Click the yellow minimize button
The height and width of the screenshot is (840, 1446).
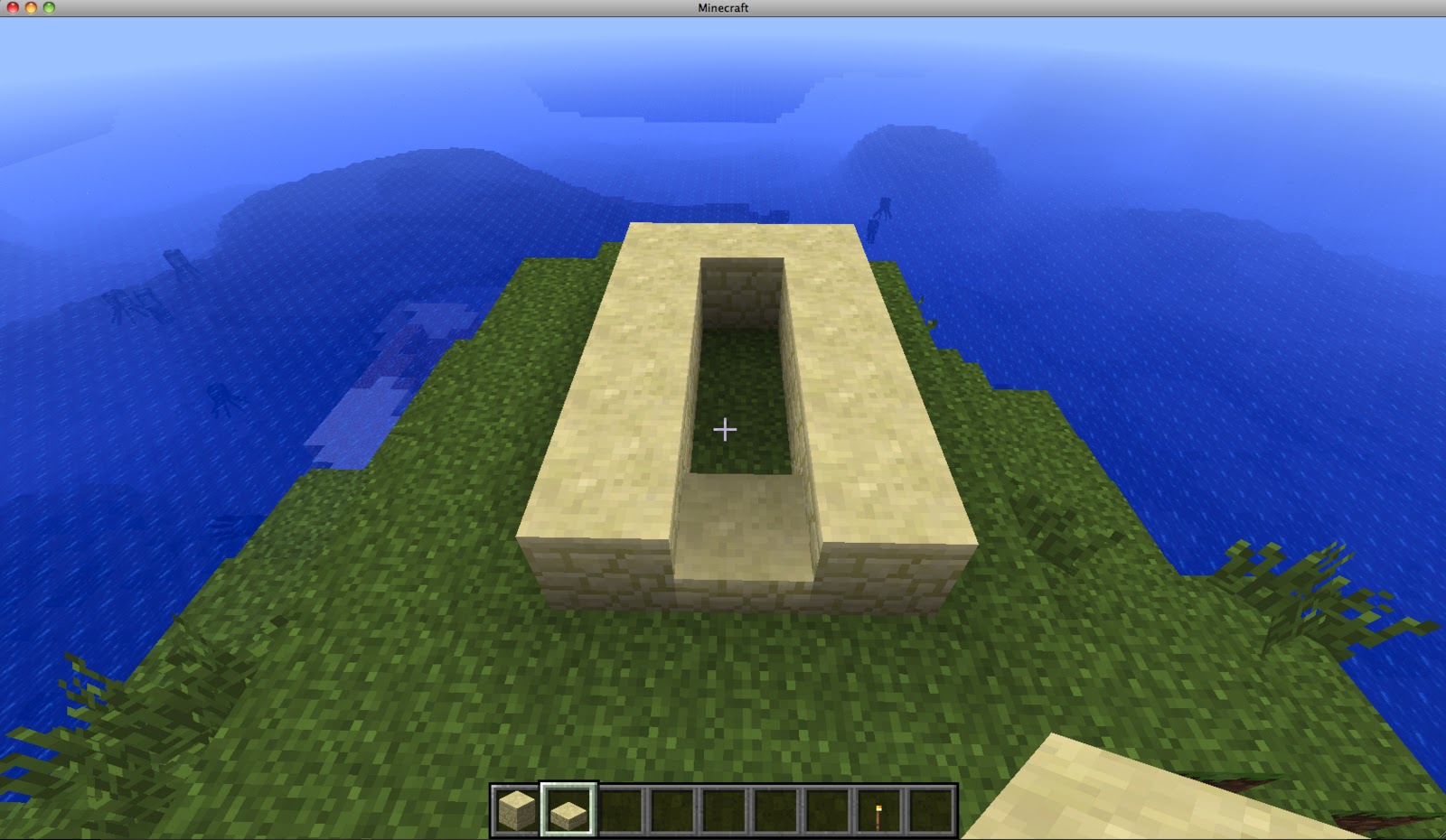[33, 7]
